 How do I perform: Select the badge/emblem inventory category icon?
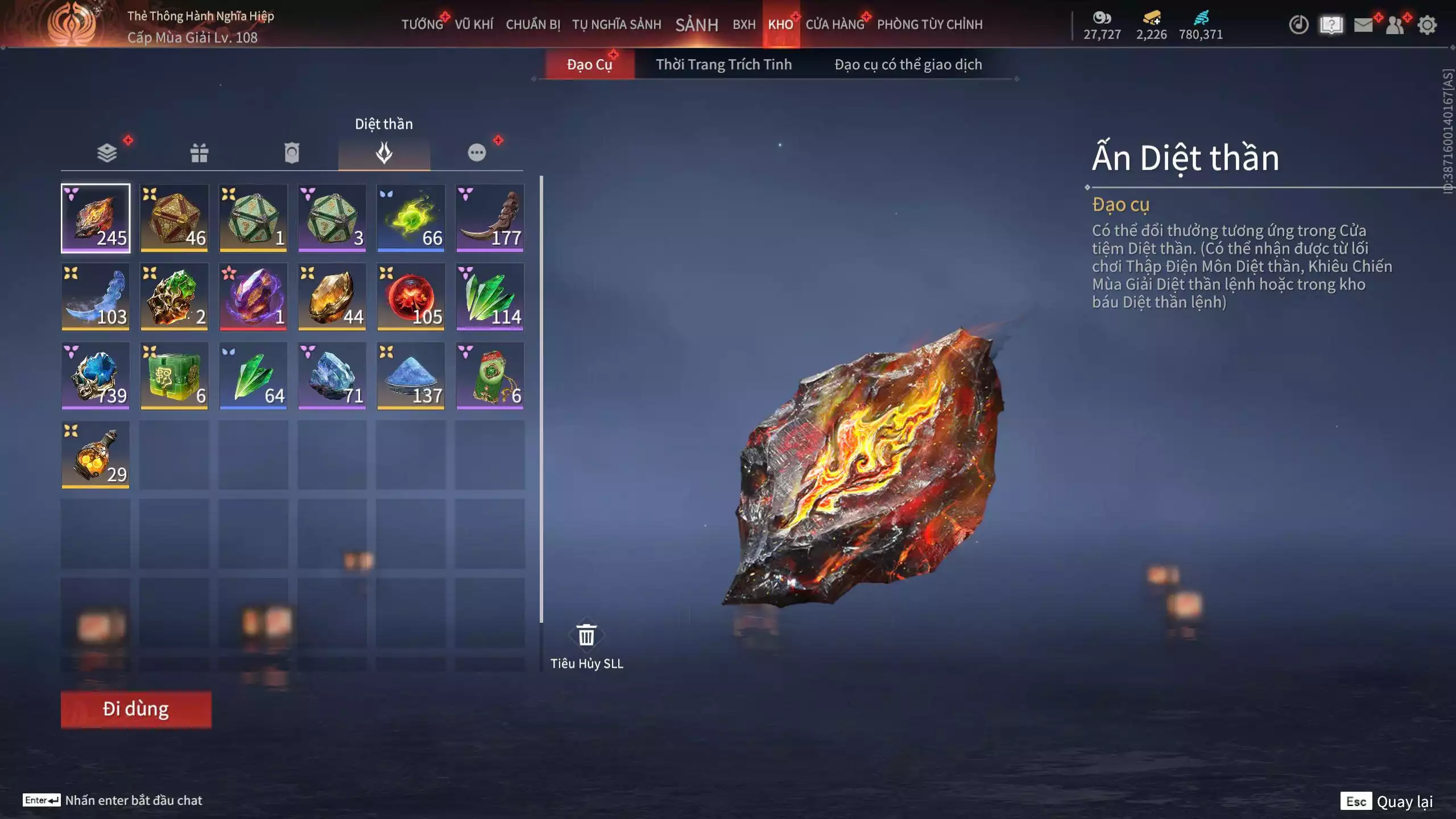(291, 152)
